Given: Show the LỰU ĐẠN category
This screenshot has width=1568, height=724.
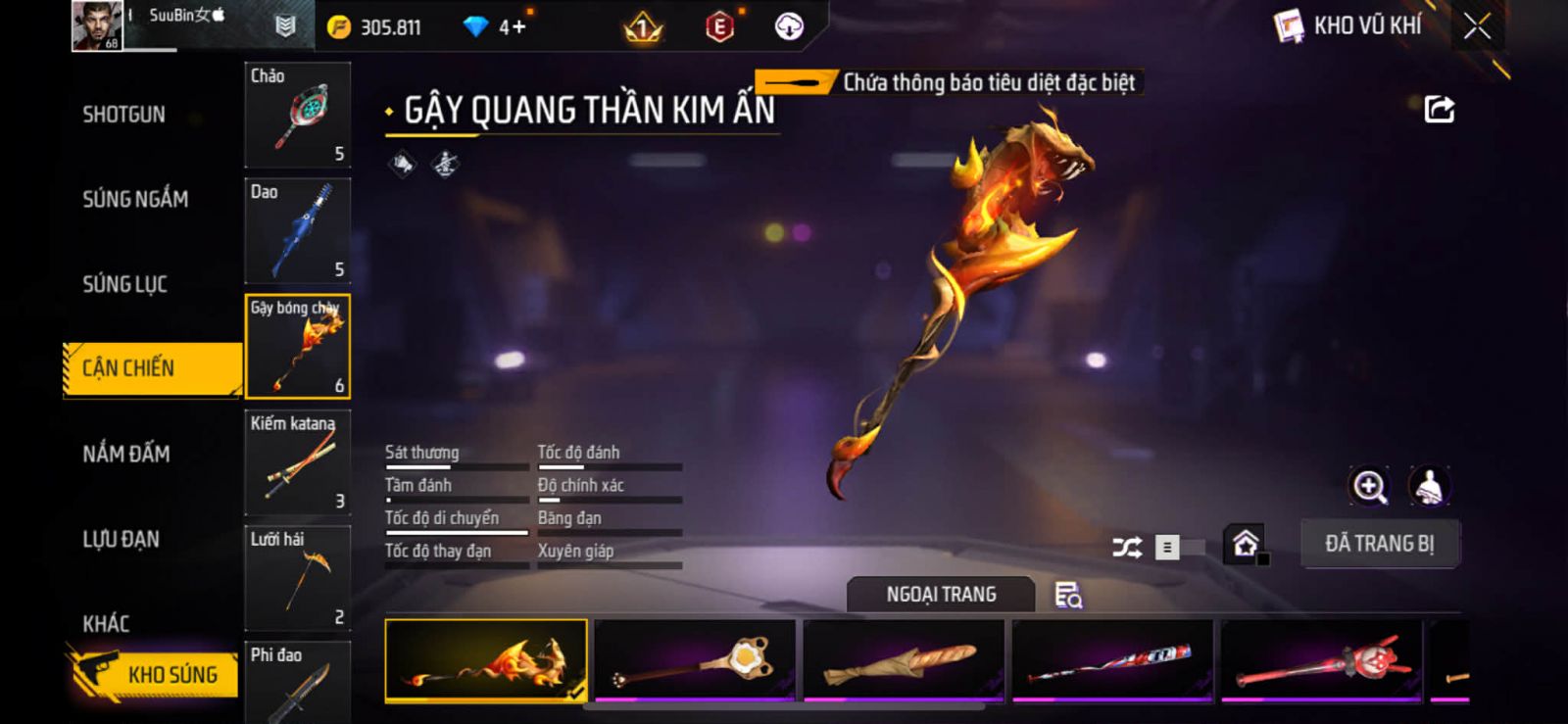Looking at the screenshot, I should pos(121,539).
